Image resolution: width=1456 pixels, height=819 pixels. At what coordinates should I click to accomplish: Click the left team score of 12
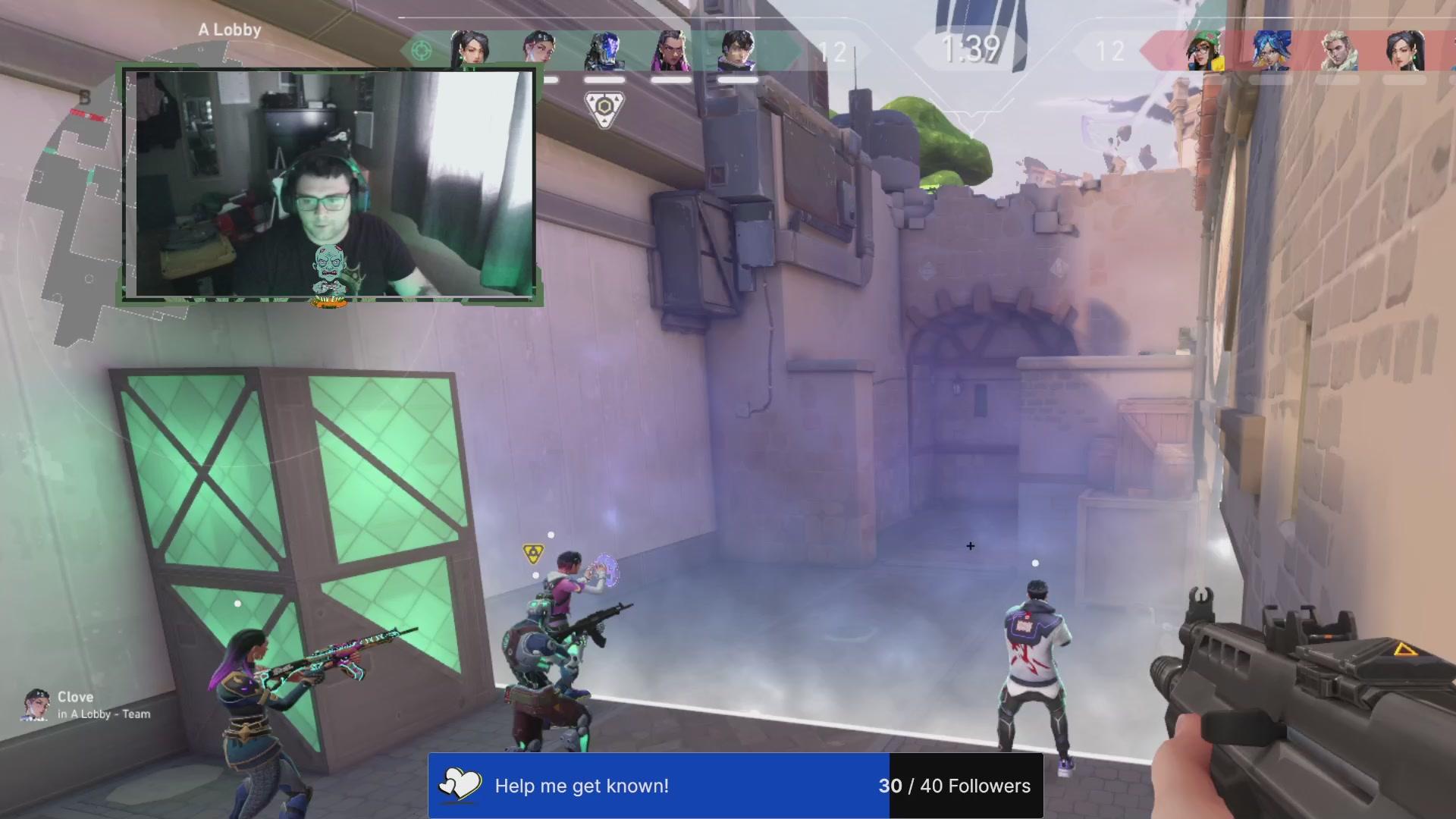click(833, 53)
